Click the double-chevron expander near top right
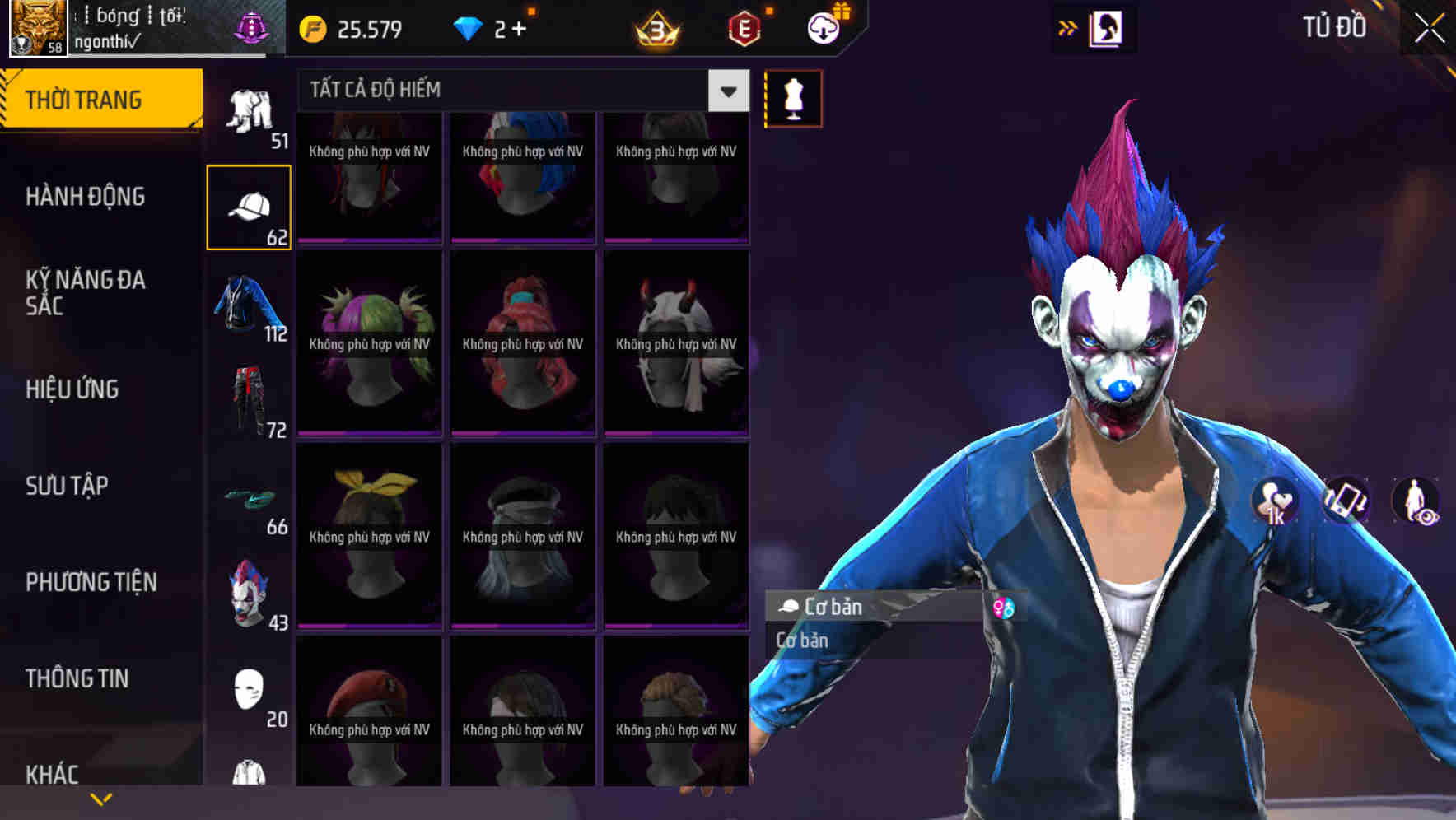The width and height of the screenshot is (1456, 820). (x=1068, y=27)
